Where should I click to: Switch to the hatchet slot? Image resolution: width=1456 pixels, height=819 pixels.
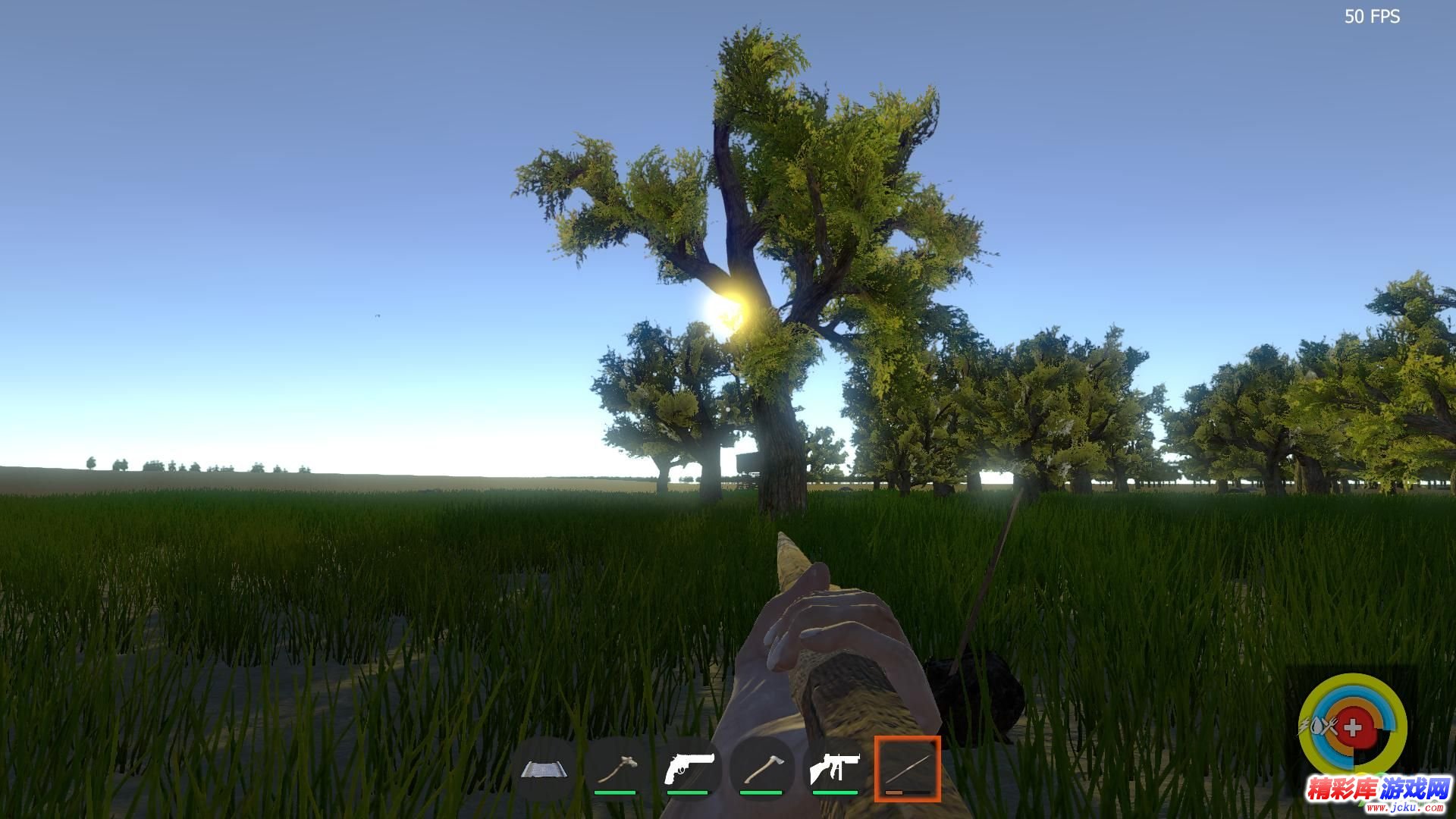pyautogui.click(x=761, y=770)
